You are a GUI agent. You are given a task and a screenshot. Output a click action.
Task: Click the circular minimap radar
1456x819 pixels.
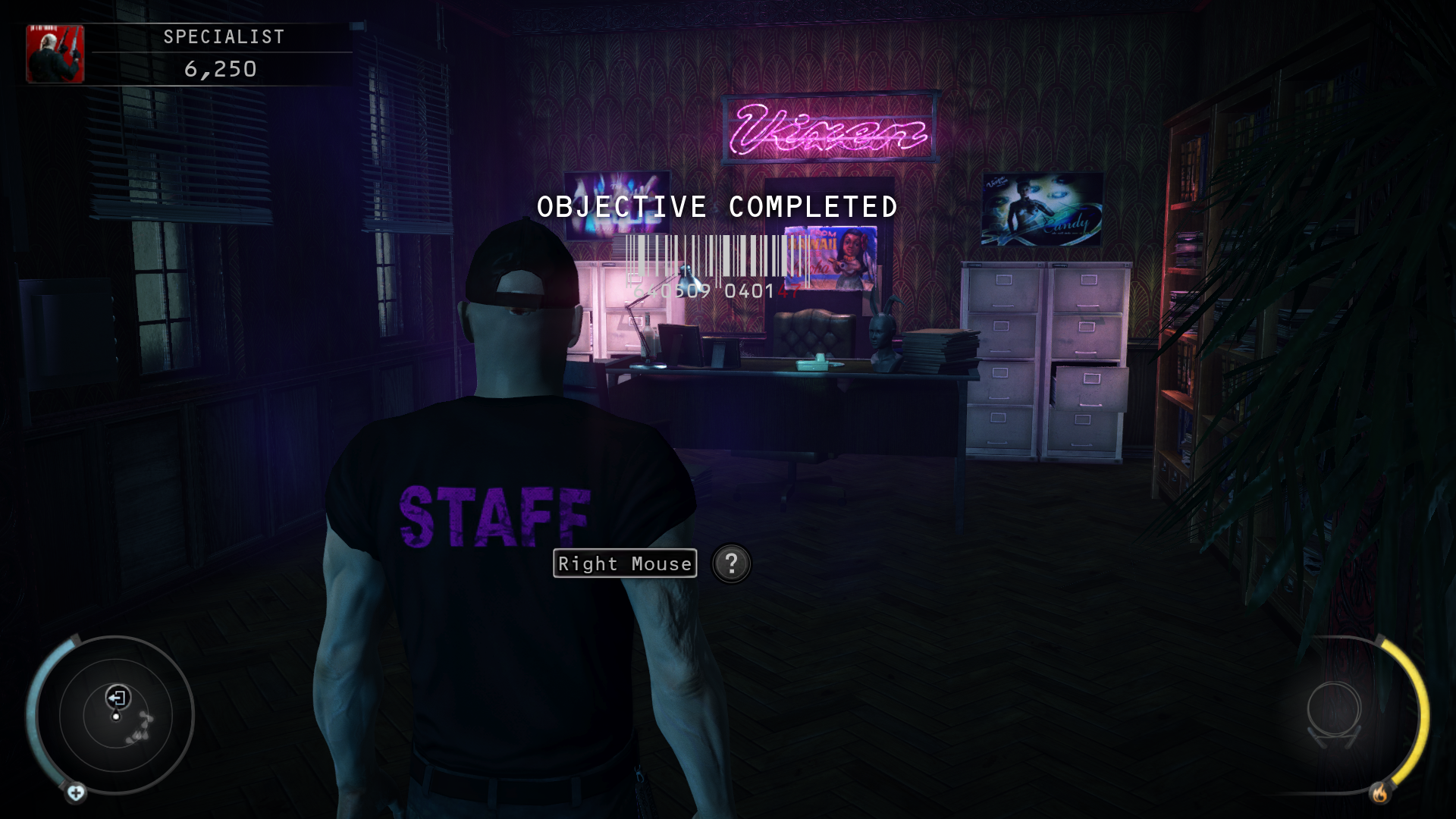(115, 715)
